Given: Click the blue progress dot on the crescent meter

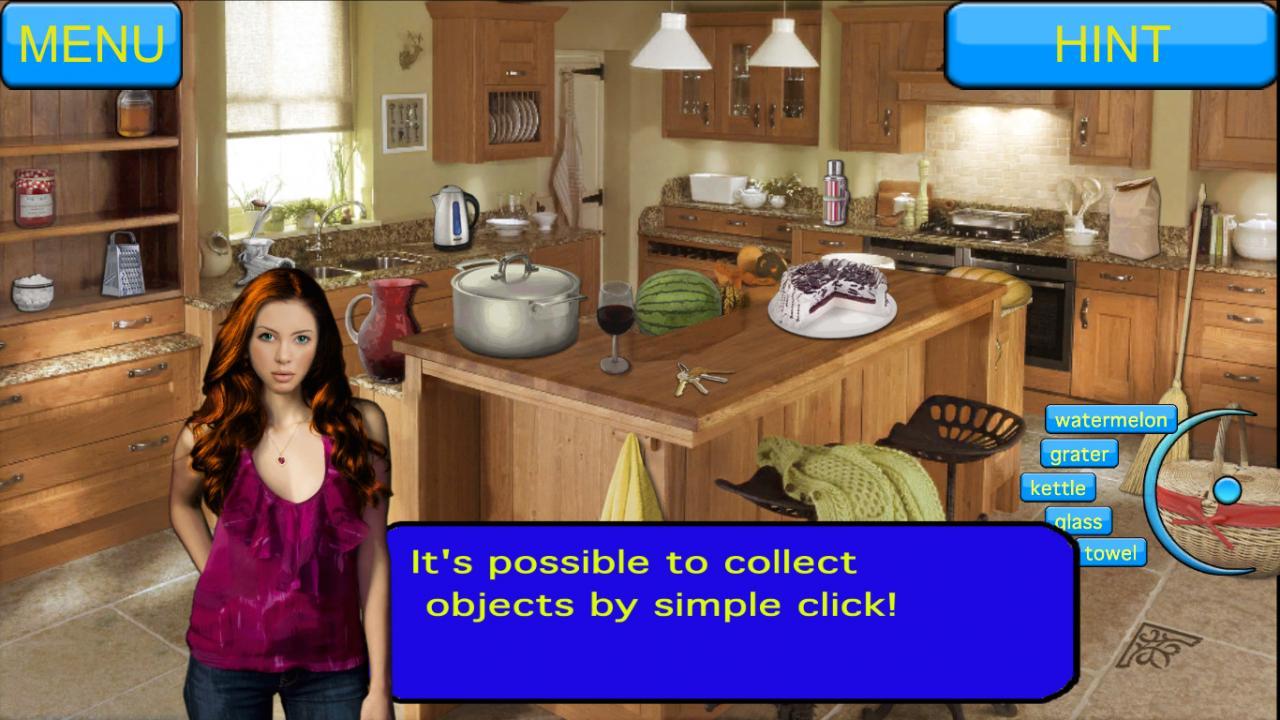Looking at the screenshot, I should point(1228,489).
